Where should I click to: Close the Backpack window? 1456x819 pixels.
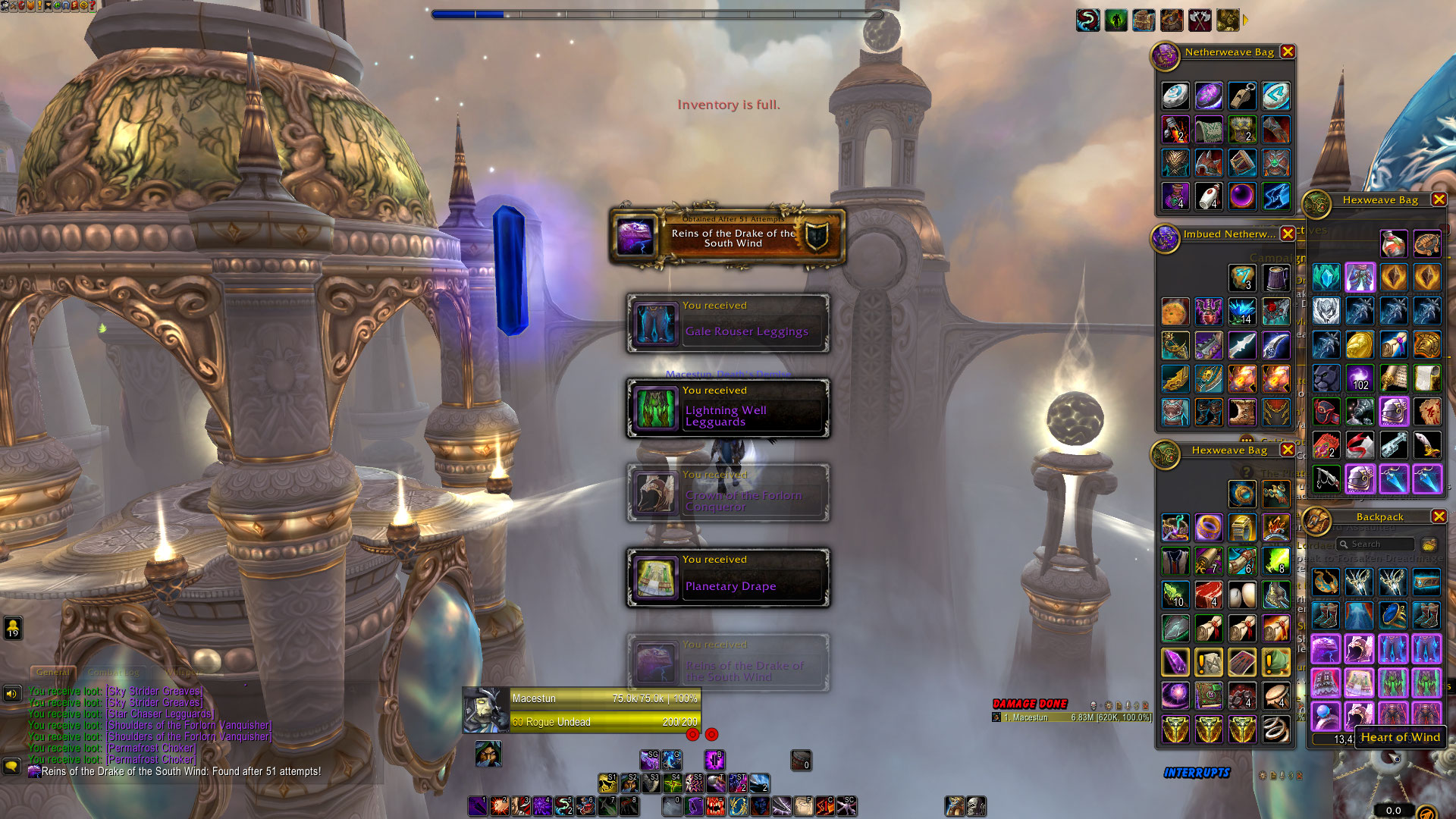pos(1439,516)
